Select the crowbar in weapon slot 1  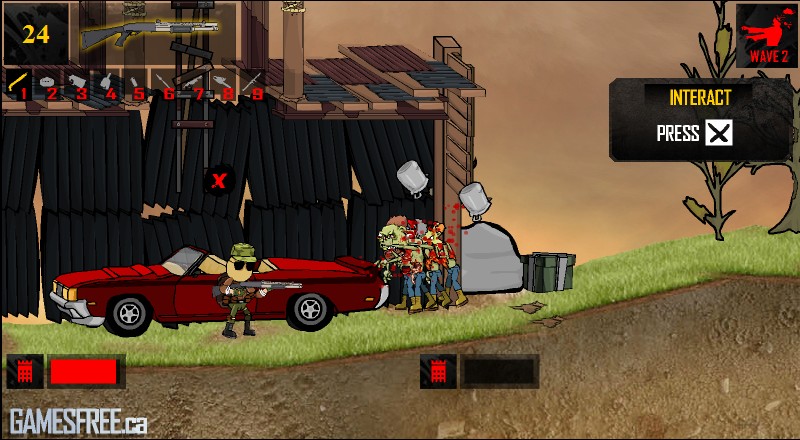pos(18,83)
